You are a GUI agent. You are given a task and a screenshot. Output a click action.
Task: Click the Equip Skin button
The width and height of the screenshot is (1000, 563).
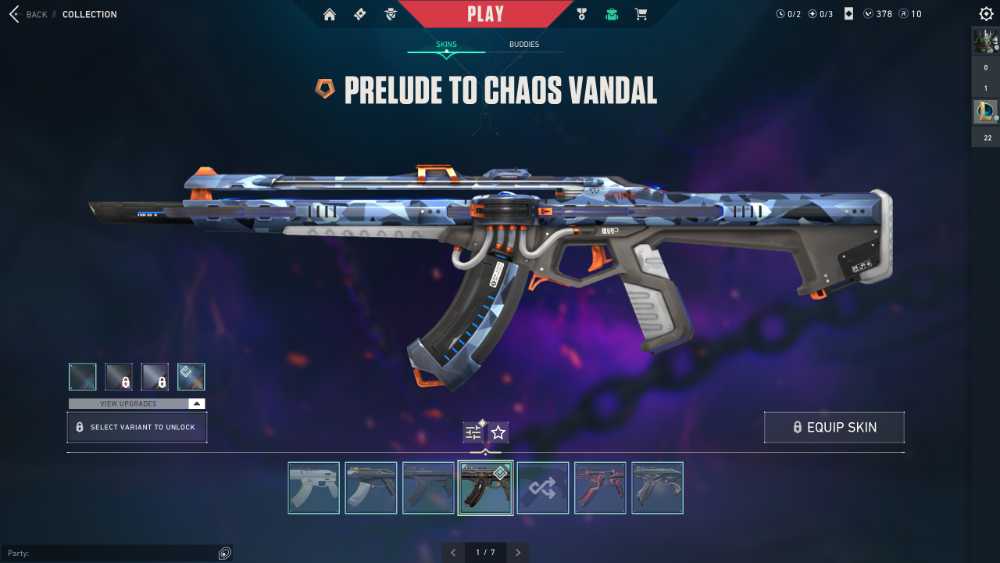(x=834, y=427)
